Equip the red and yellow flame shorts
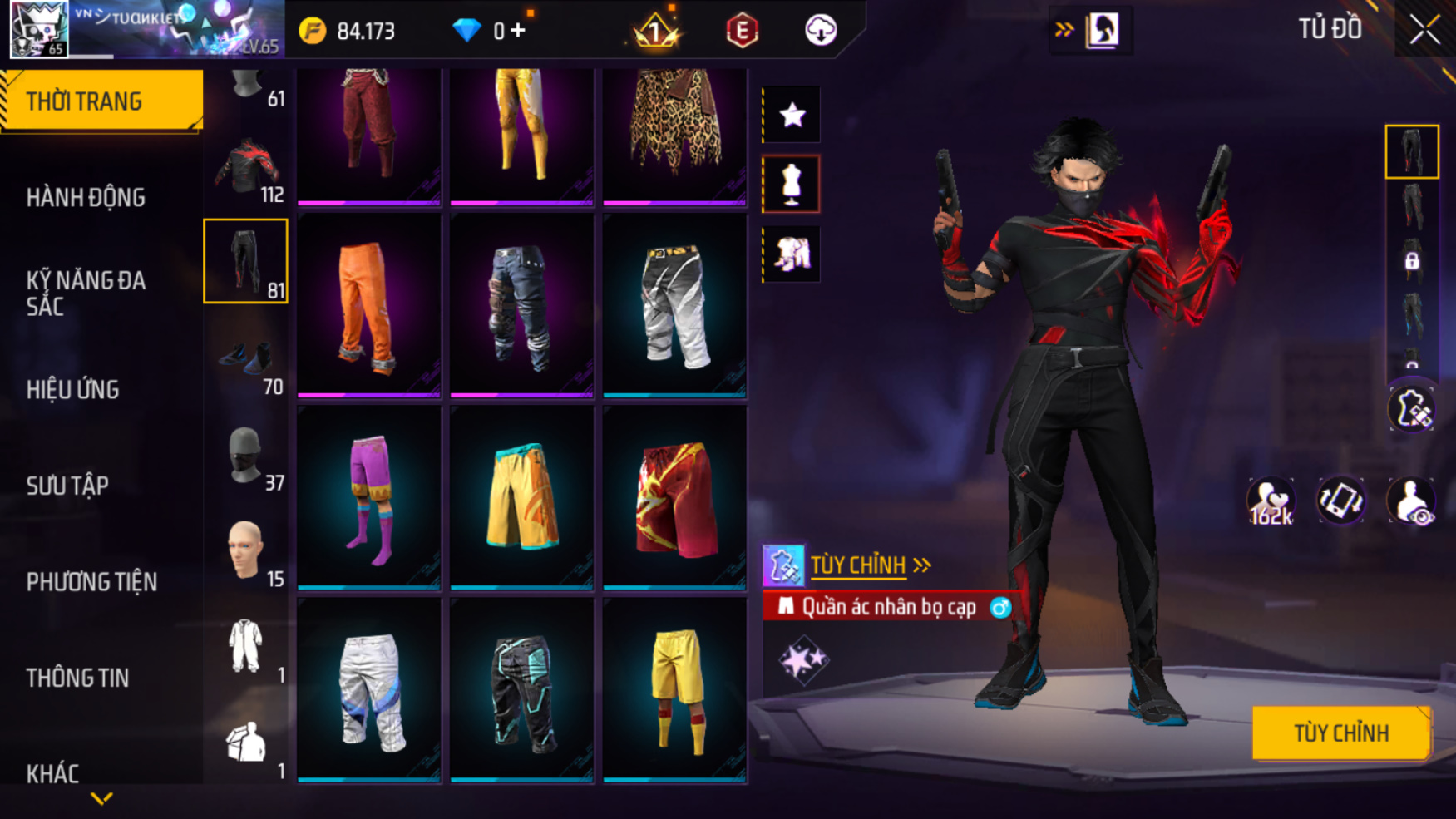Screen dimensions: 1456x819 [x=674, y=497]
